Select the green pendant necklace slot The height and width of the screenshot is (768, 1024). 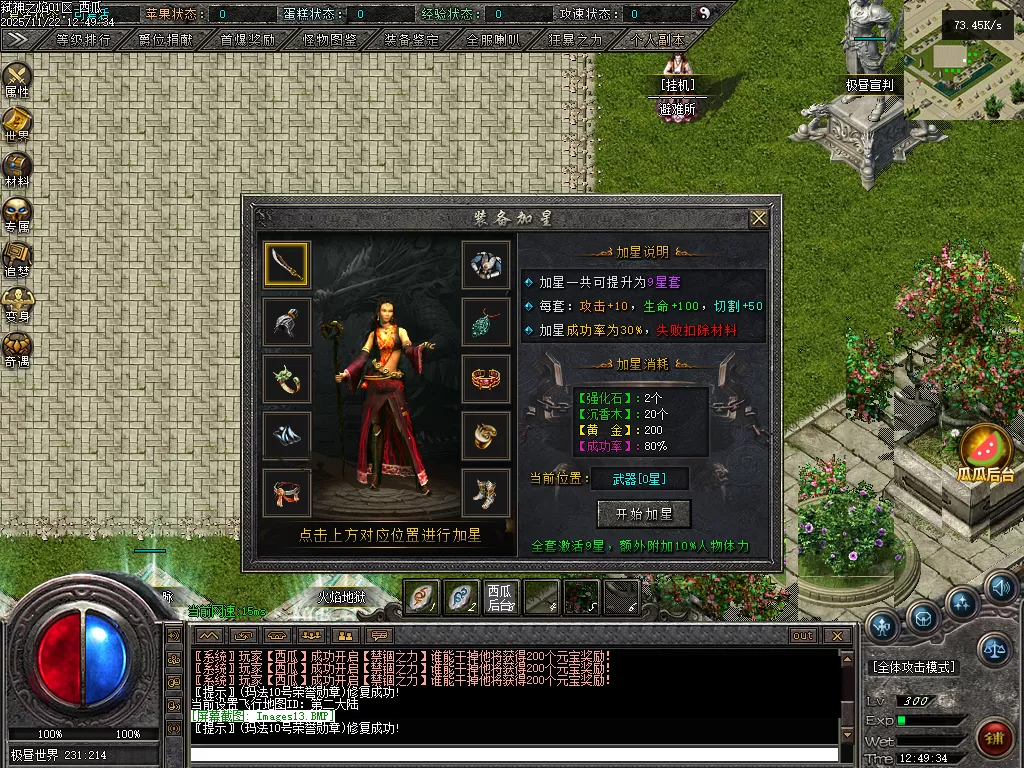(x=486, y=321)
